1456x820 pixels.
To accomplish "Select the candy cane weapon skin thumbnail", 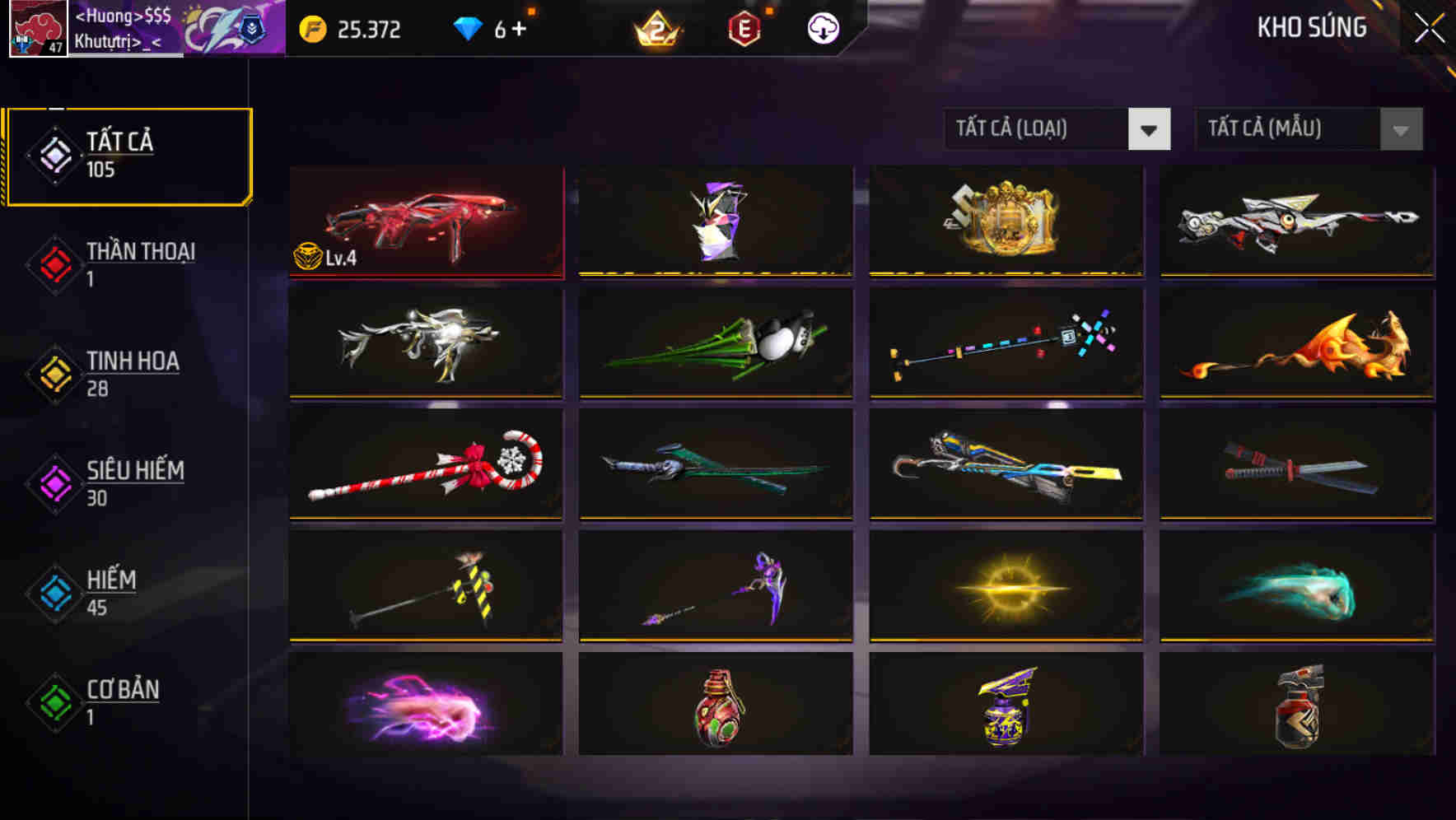I will (x=426, y=465).
